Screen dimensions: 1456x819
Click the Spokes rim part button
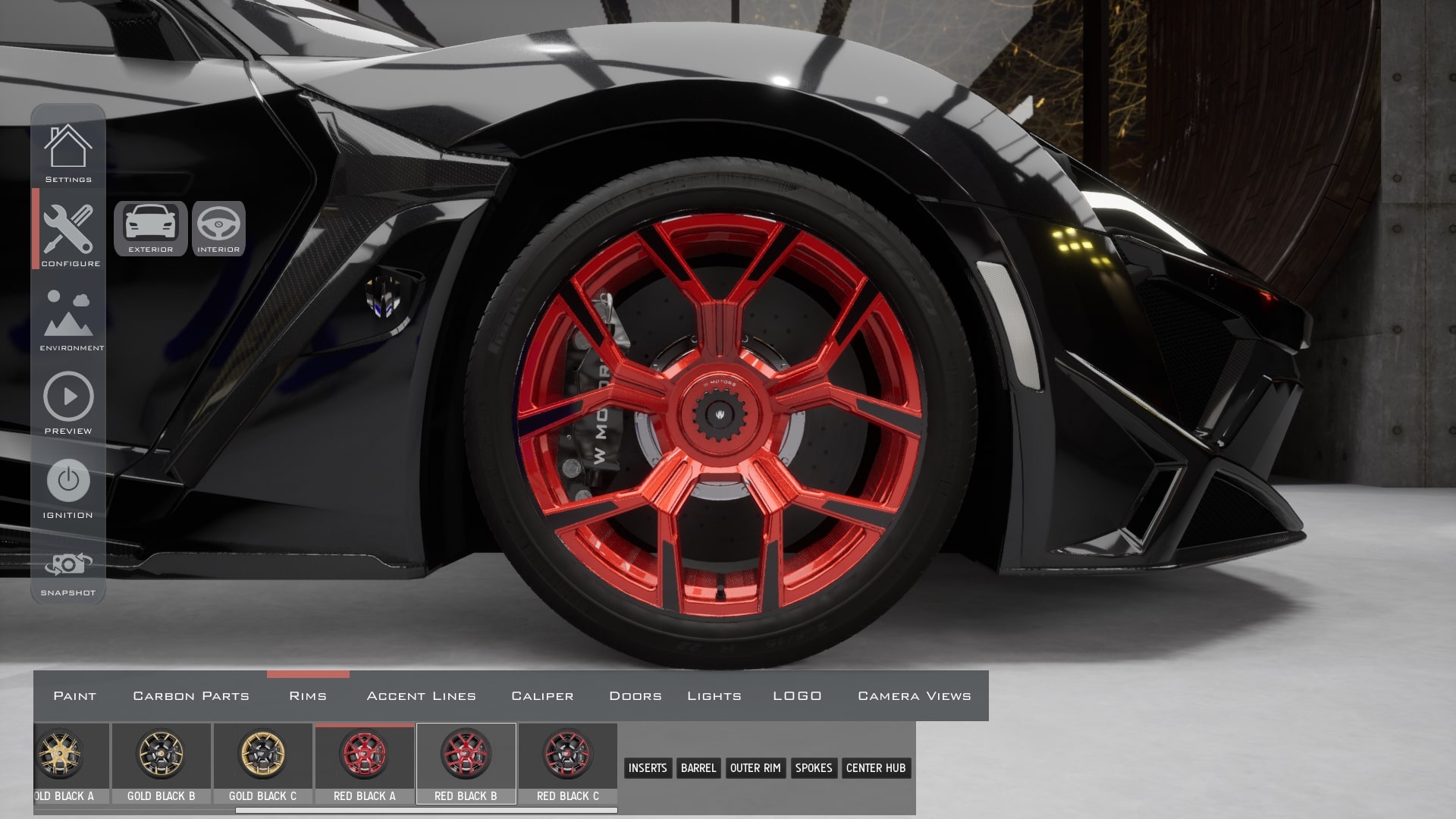point(814,768)
